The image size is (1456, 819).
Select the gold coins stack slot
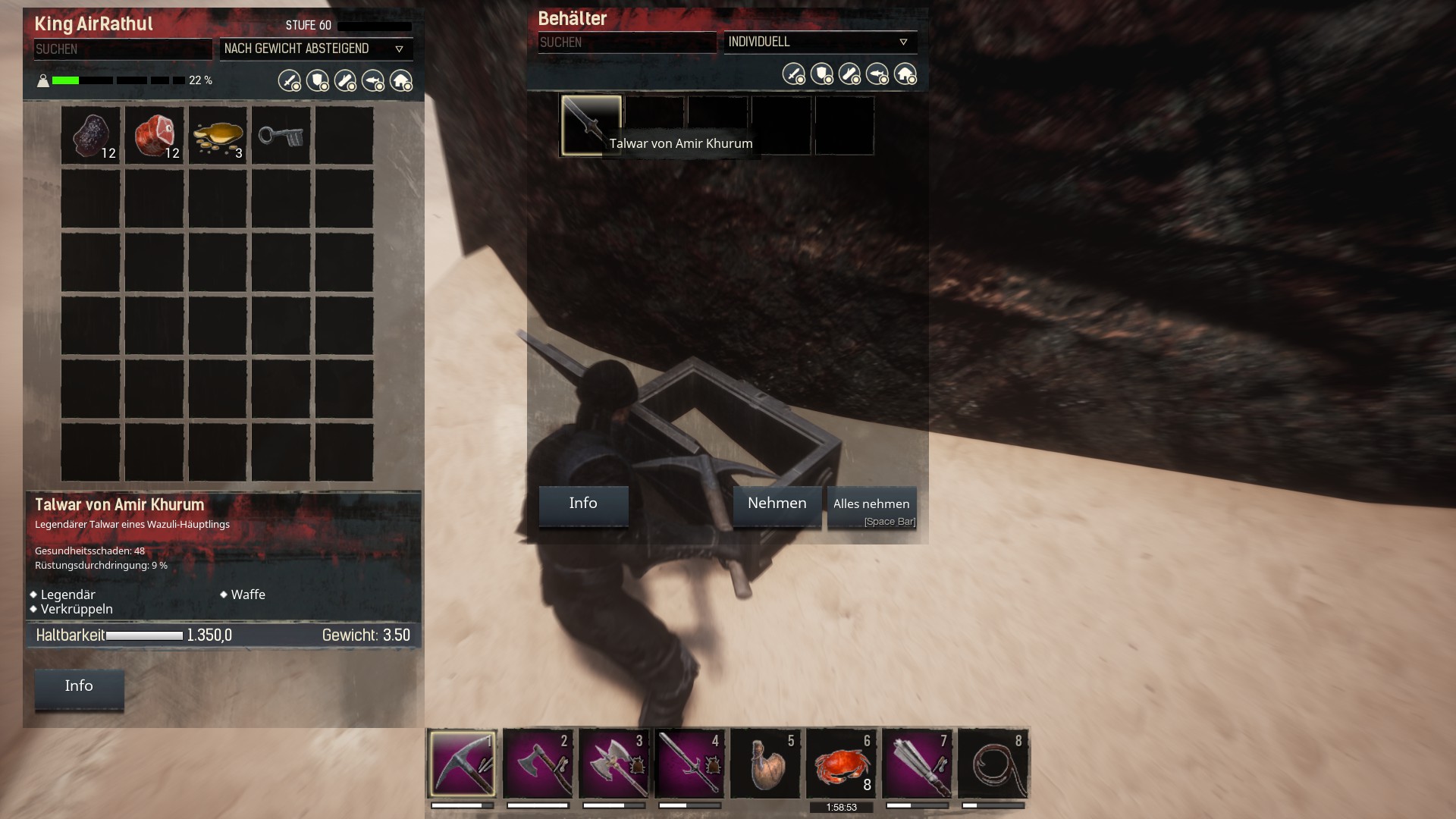click(218, 136)
